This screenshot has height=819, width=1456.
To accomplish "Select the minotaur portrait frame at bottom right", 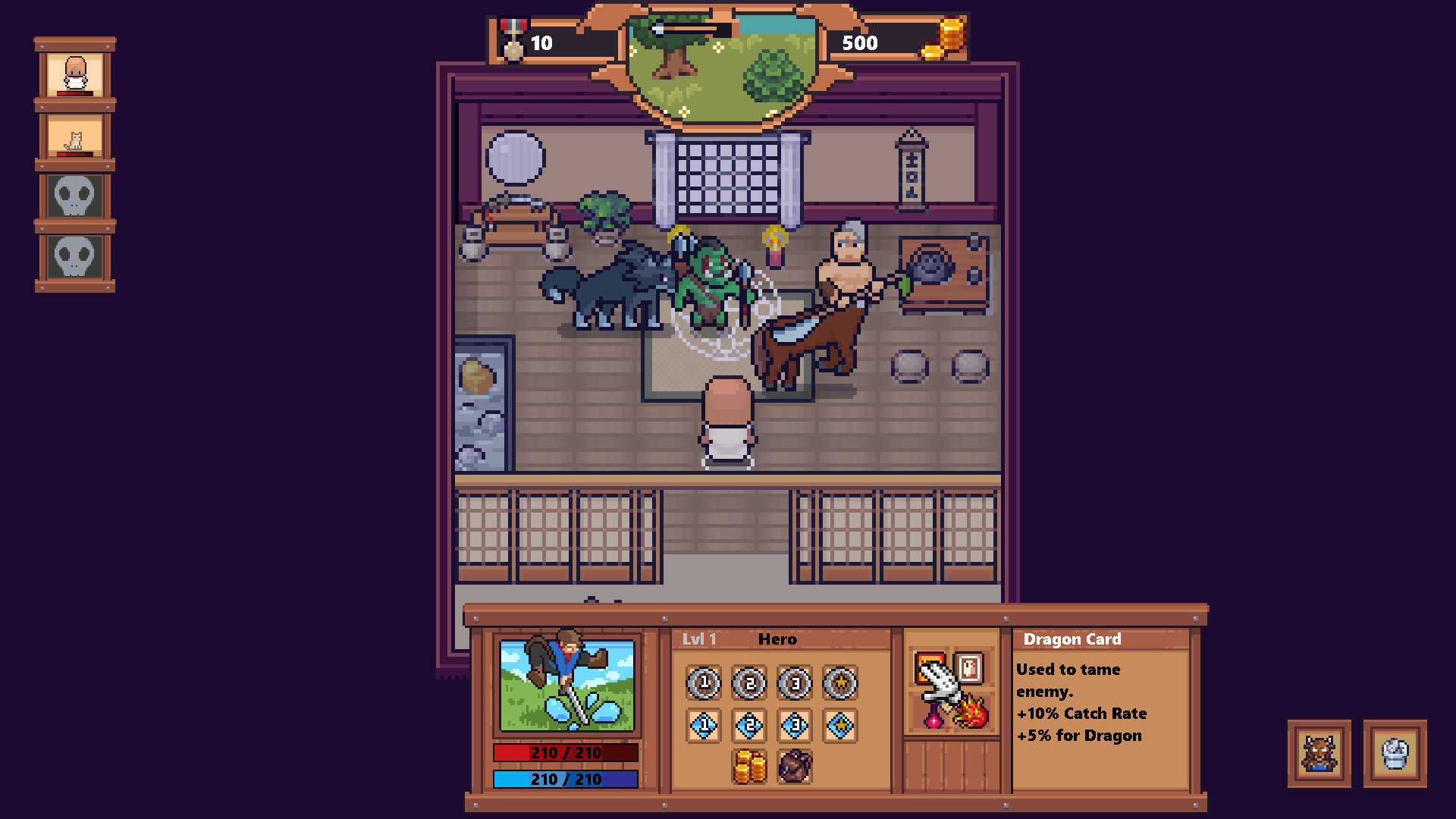I will click(1319, 755).
